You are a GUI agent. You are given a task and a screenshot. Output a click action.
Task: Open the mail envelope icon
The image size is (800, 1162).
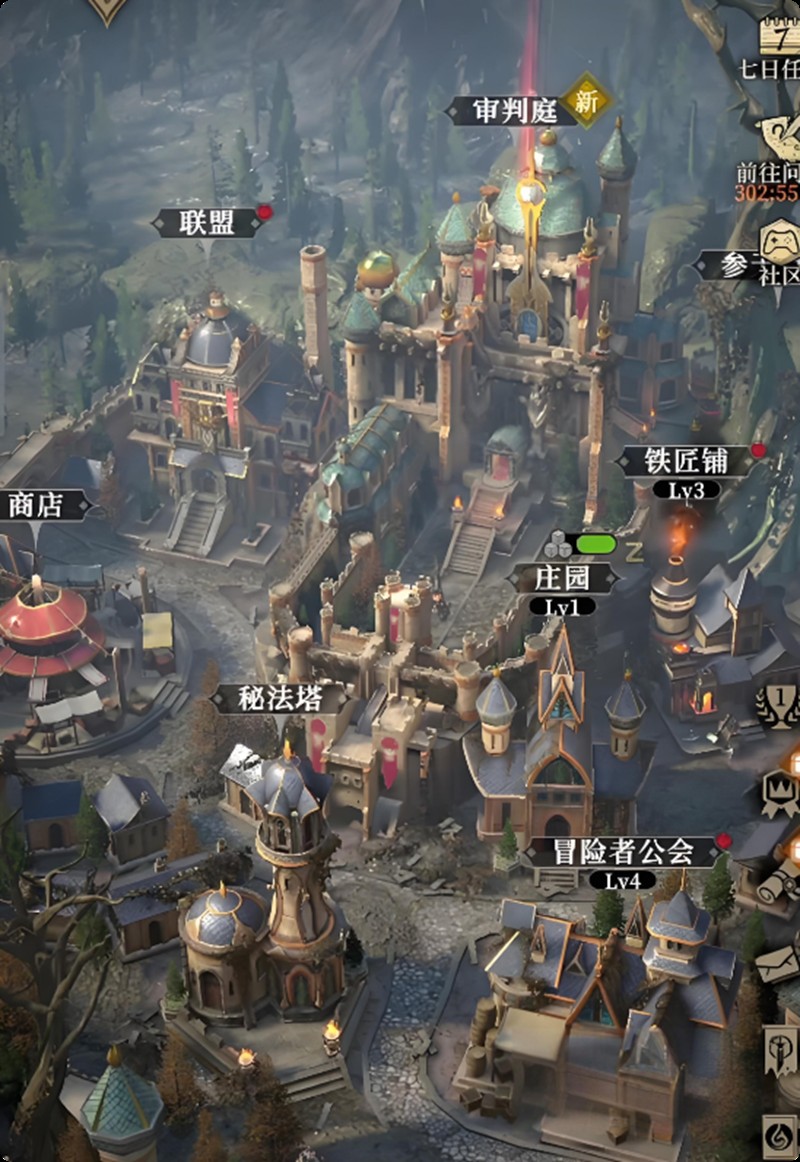pos(779,963)
